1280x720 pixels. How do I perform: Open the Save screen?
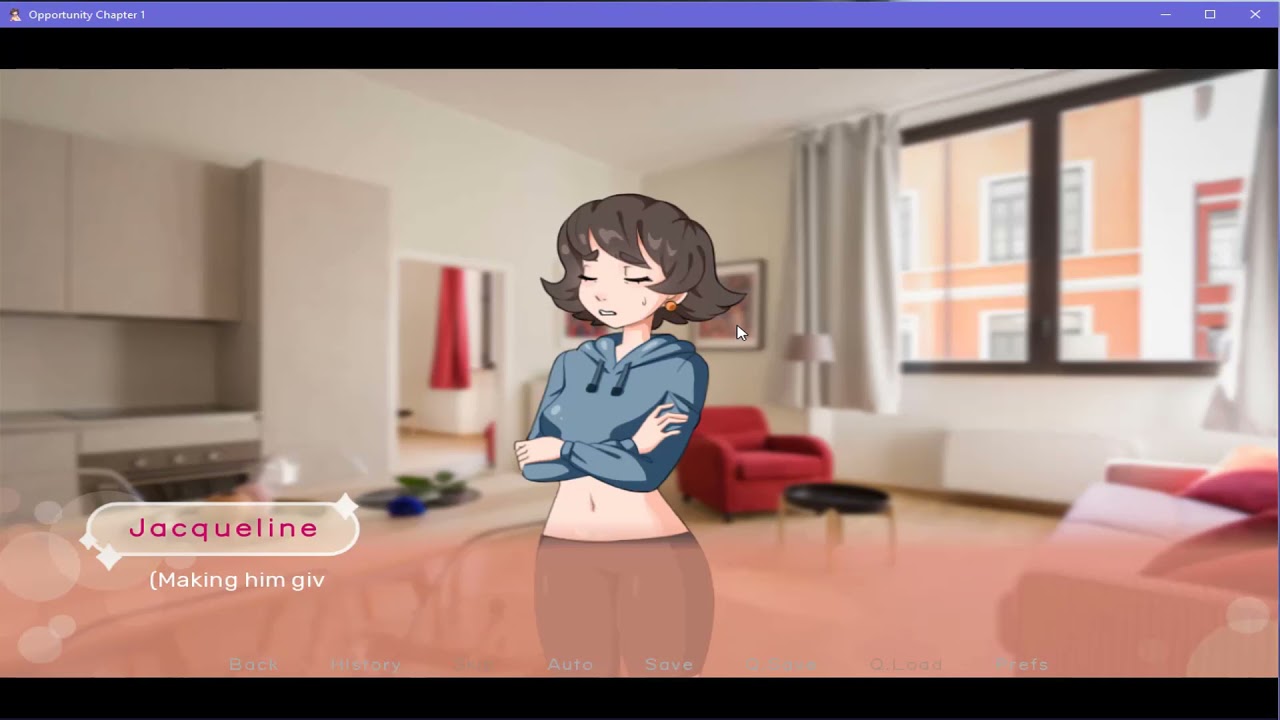[x=669, y=664]
